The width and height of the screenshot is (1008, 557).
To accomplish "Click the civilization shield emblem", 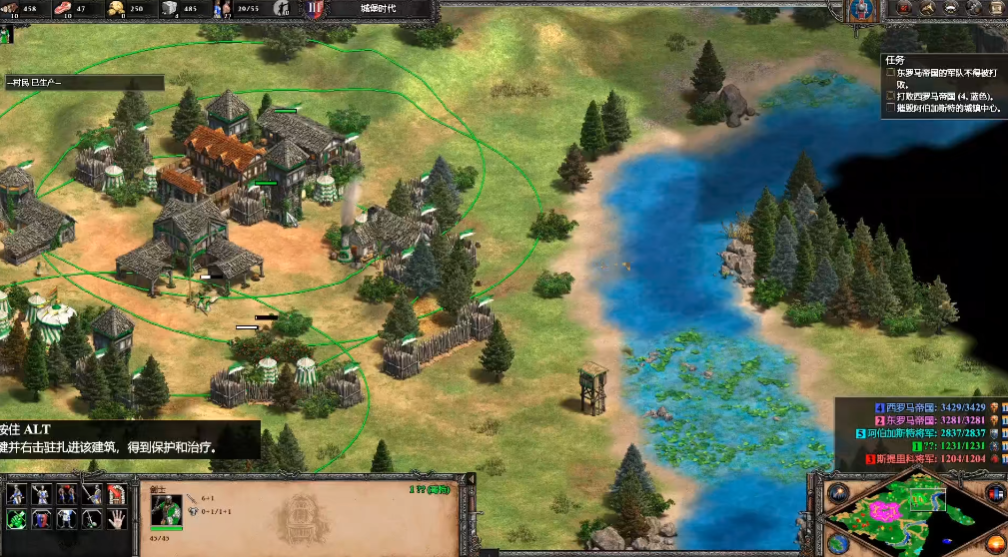I will (x=860, y=11).
